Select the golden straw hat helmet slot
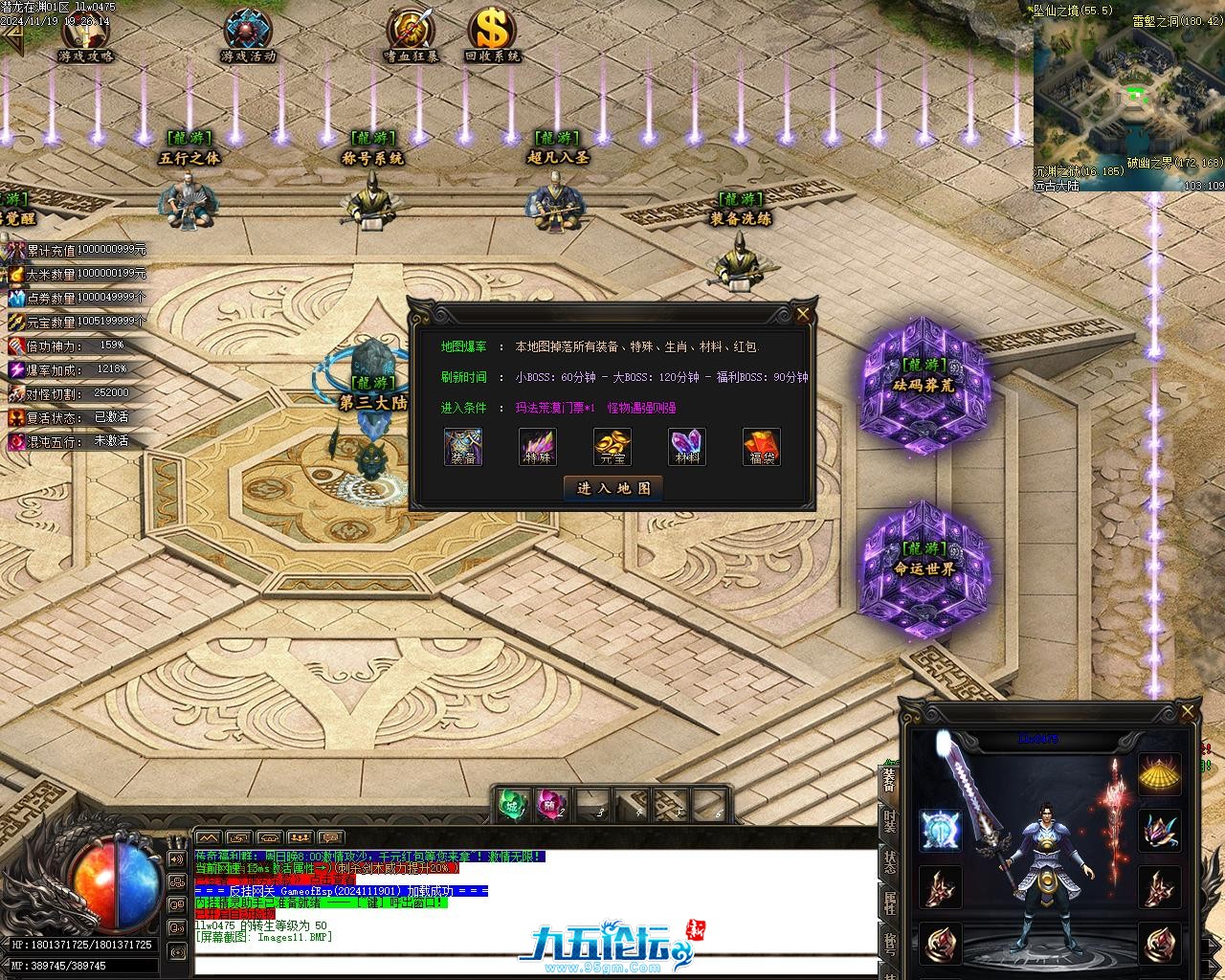Image resolution: width=1225 pixels, height=980 pixels. [x=1159, y=775]
